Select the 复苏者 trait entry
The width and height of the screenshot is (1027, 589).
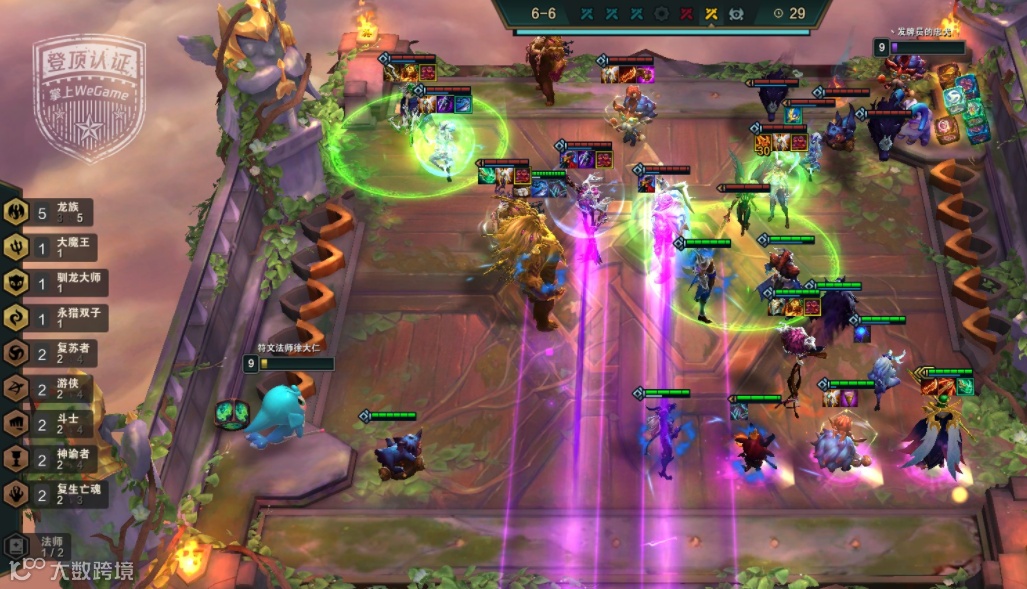pos(55,353)
